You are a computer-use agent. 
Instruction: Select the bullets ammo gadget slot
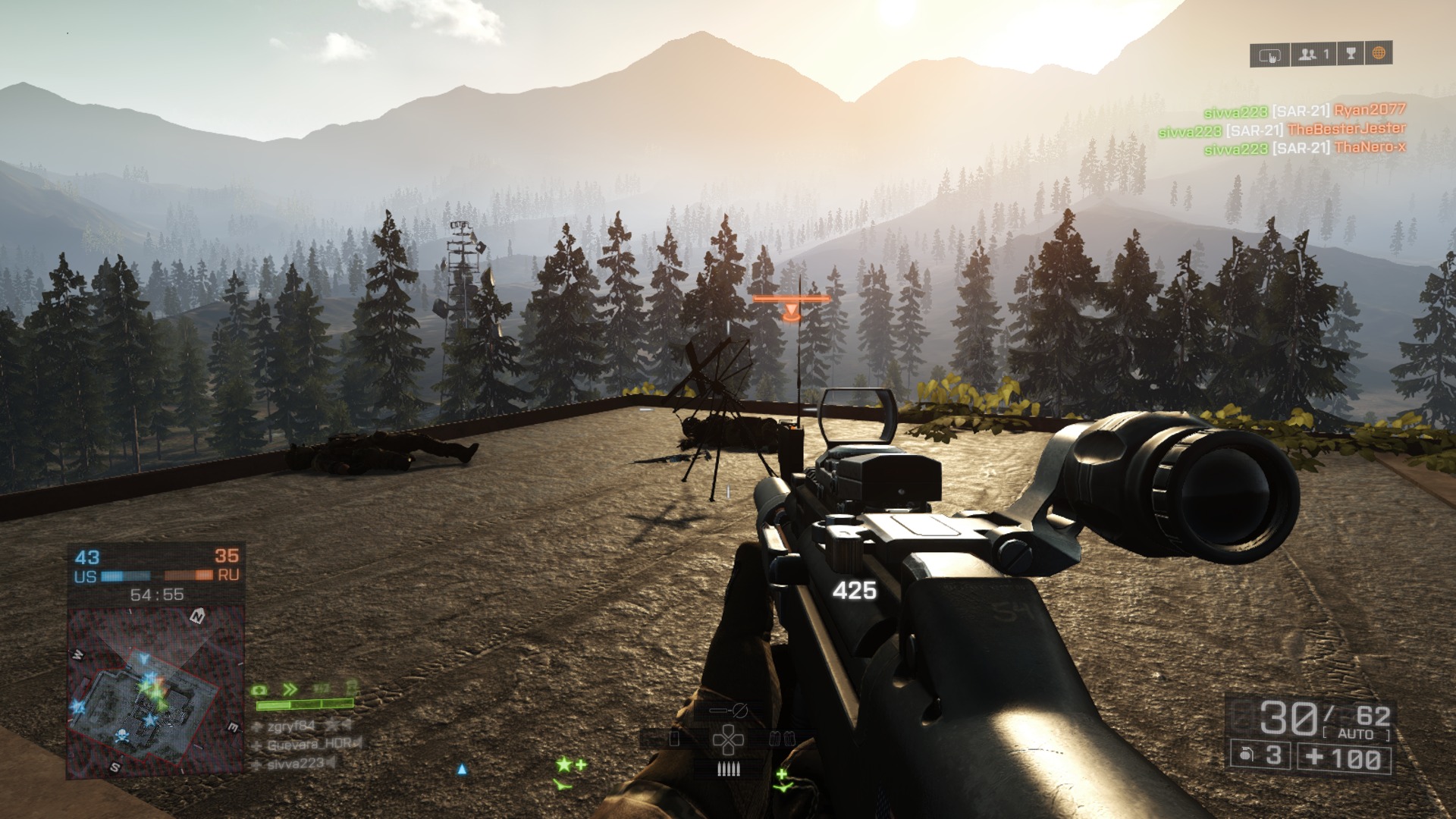727,770
